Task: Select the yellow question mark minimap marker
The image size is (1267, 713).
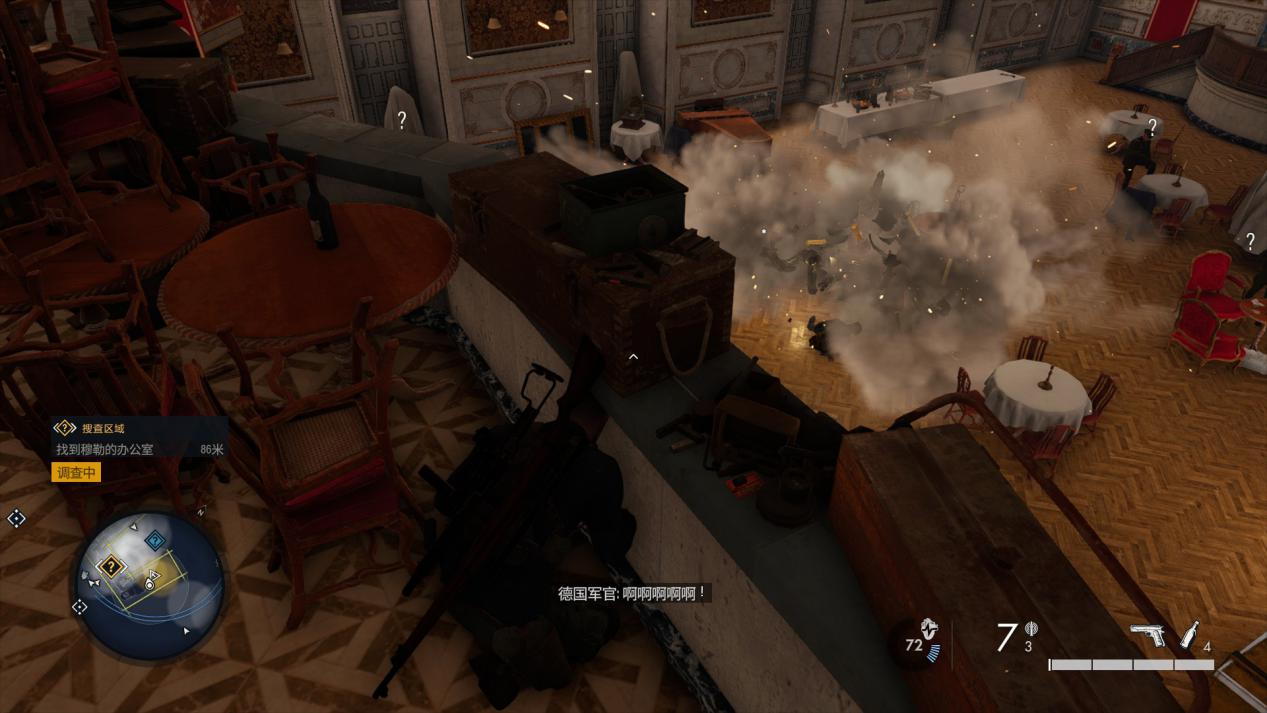Action: (111, 567)
